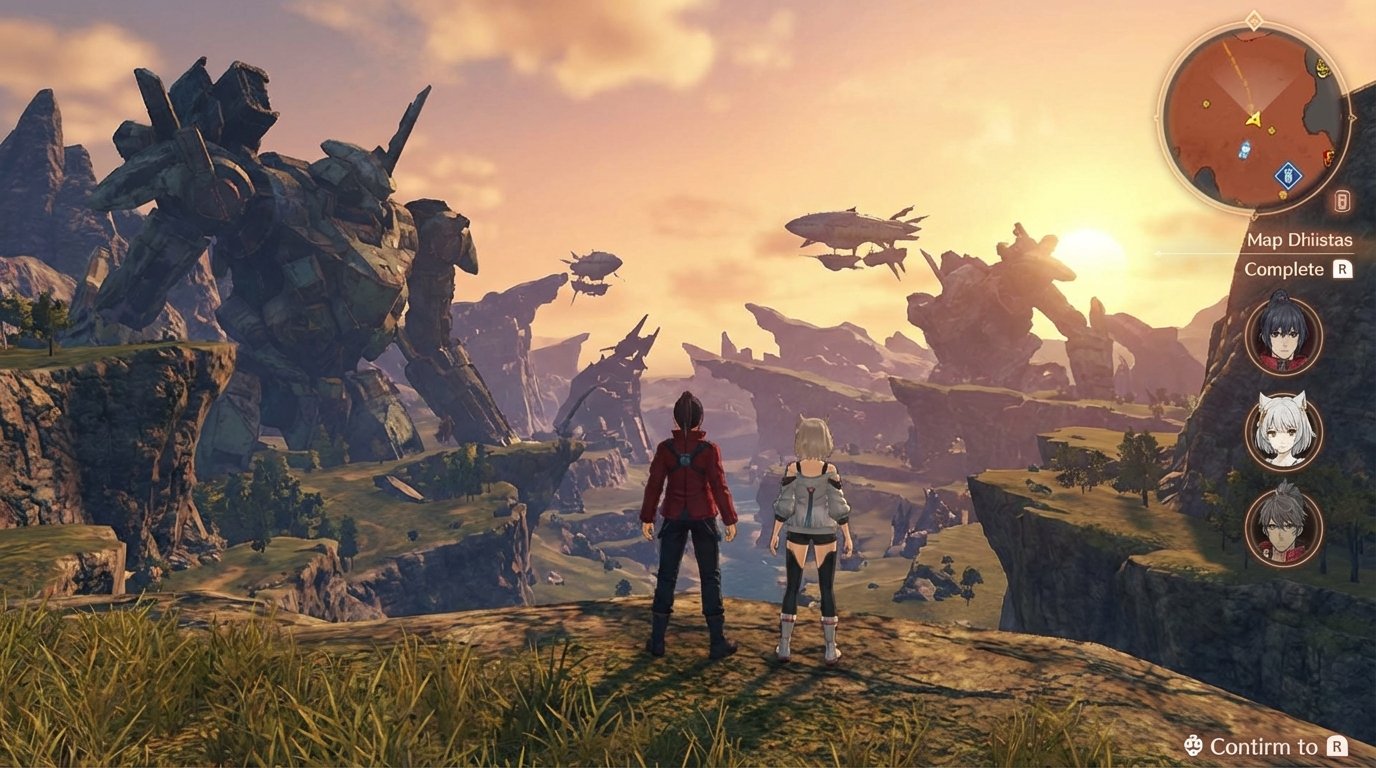Click the yellow player arrow on the minimap
The width and height of the screenshot is (1376, 768).
click(x=1254, y=120)
